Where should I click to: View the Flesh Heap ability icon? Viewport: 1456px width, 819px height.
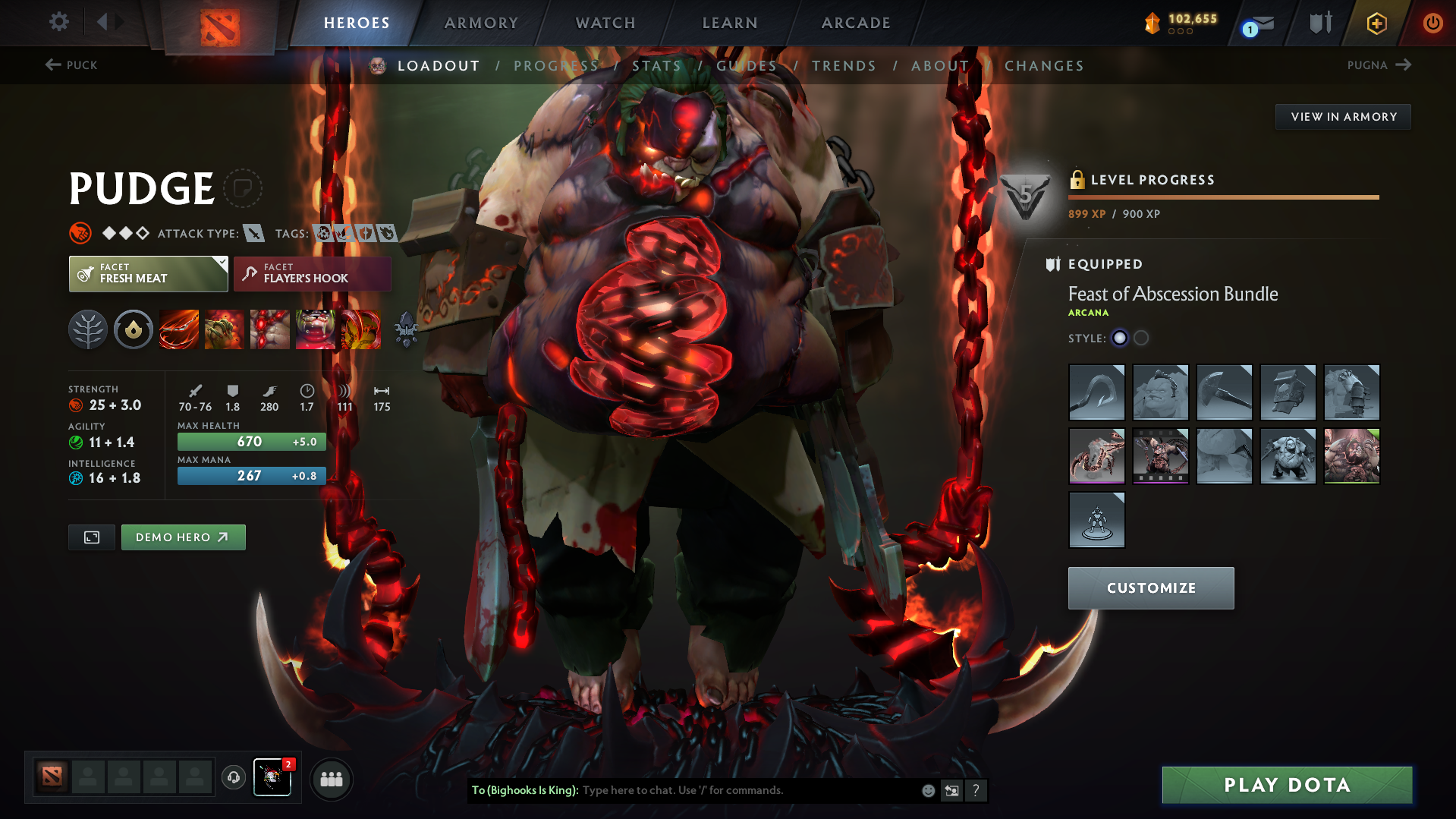269,329
